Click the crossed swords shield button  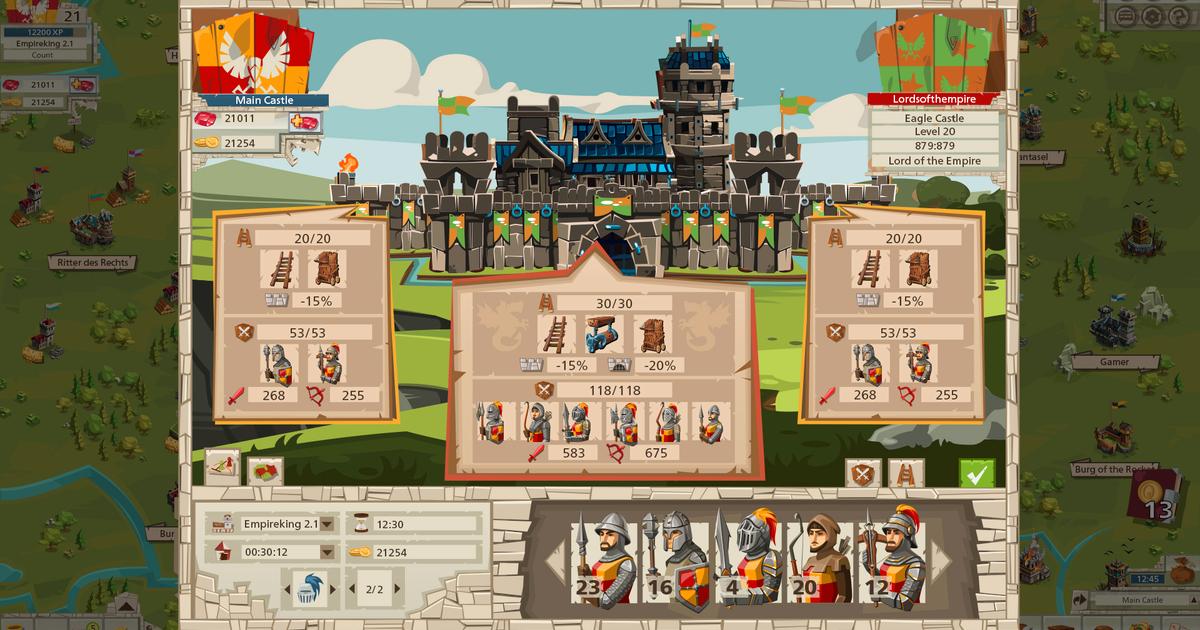click(862, 473)
